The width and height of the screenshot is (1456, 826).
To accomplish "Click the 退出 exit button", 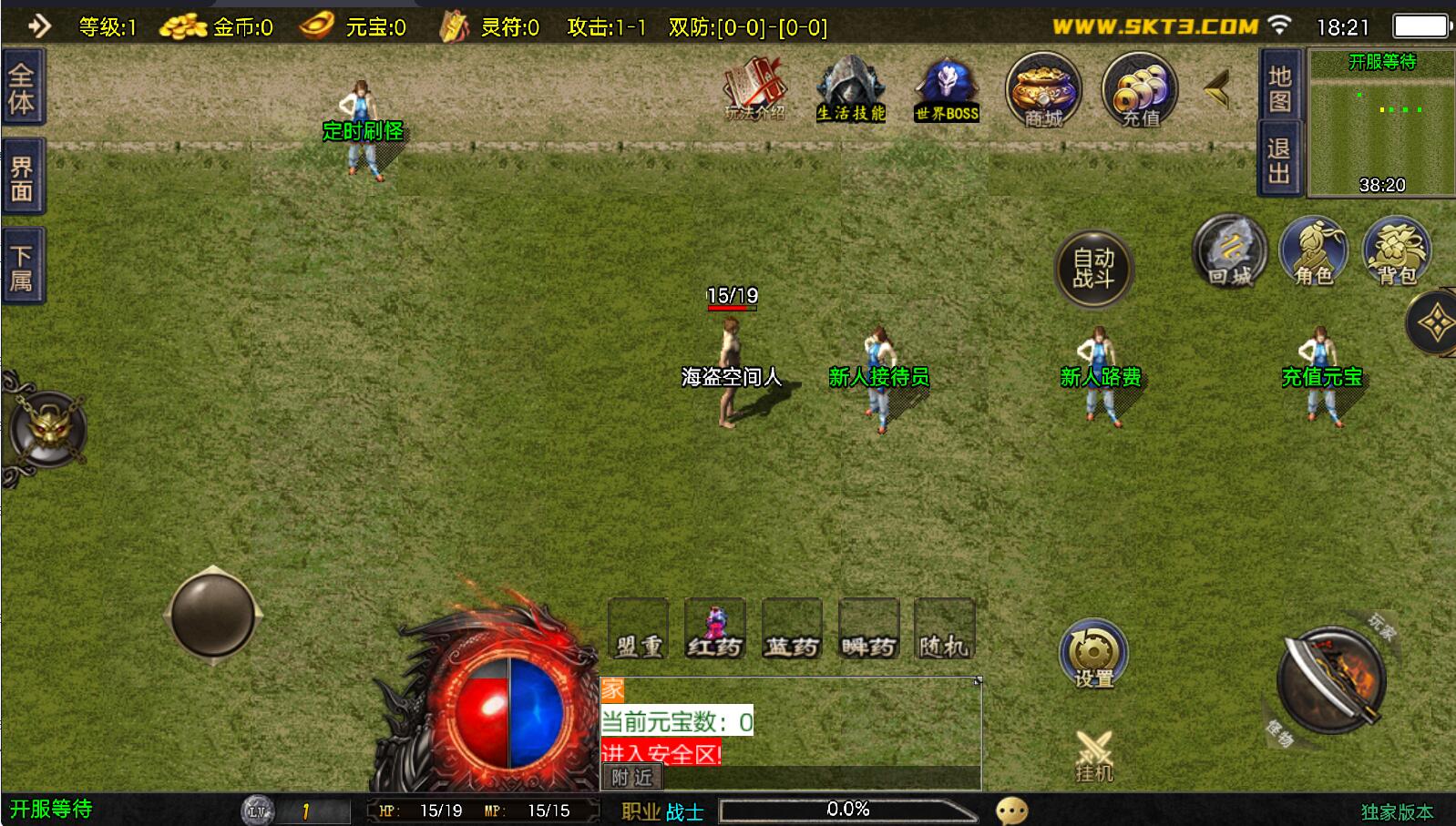I will coord(1279,160).
